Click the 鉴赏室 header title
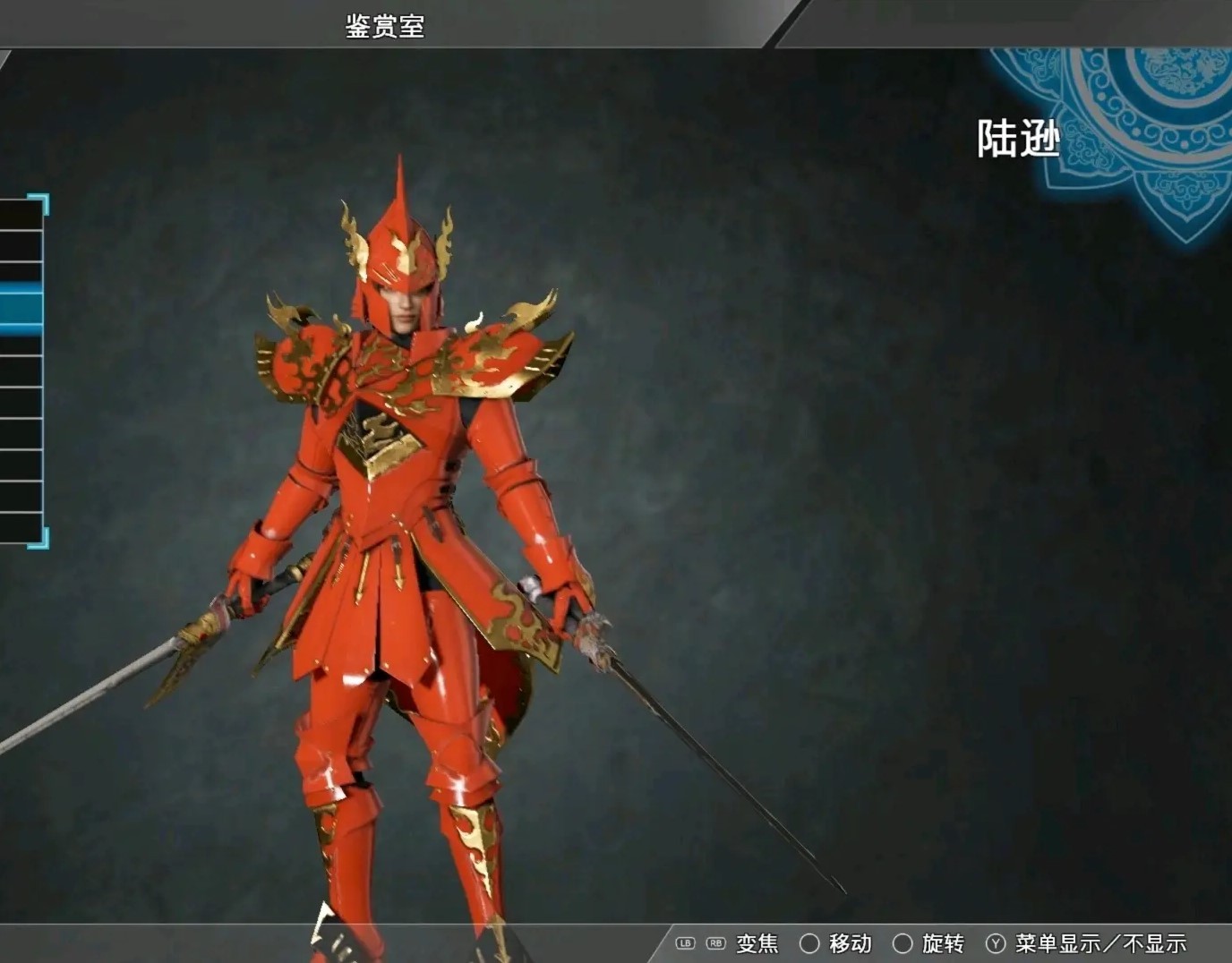 385,25
